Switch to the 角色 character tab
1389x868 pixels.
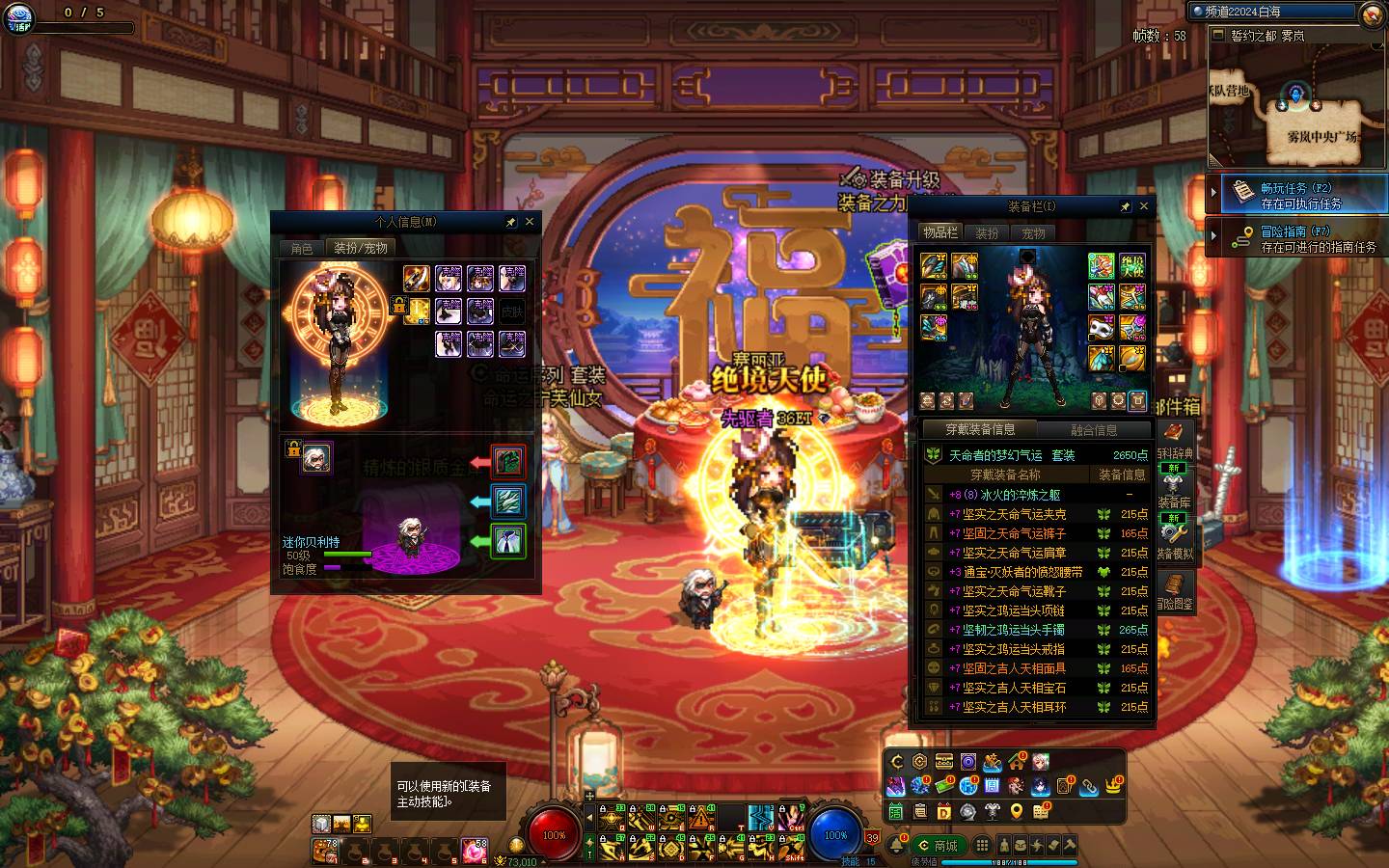(x=302, y=248)
